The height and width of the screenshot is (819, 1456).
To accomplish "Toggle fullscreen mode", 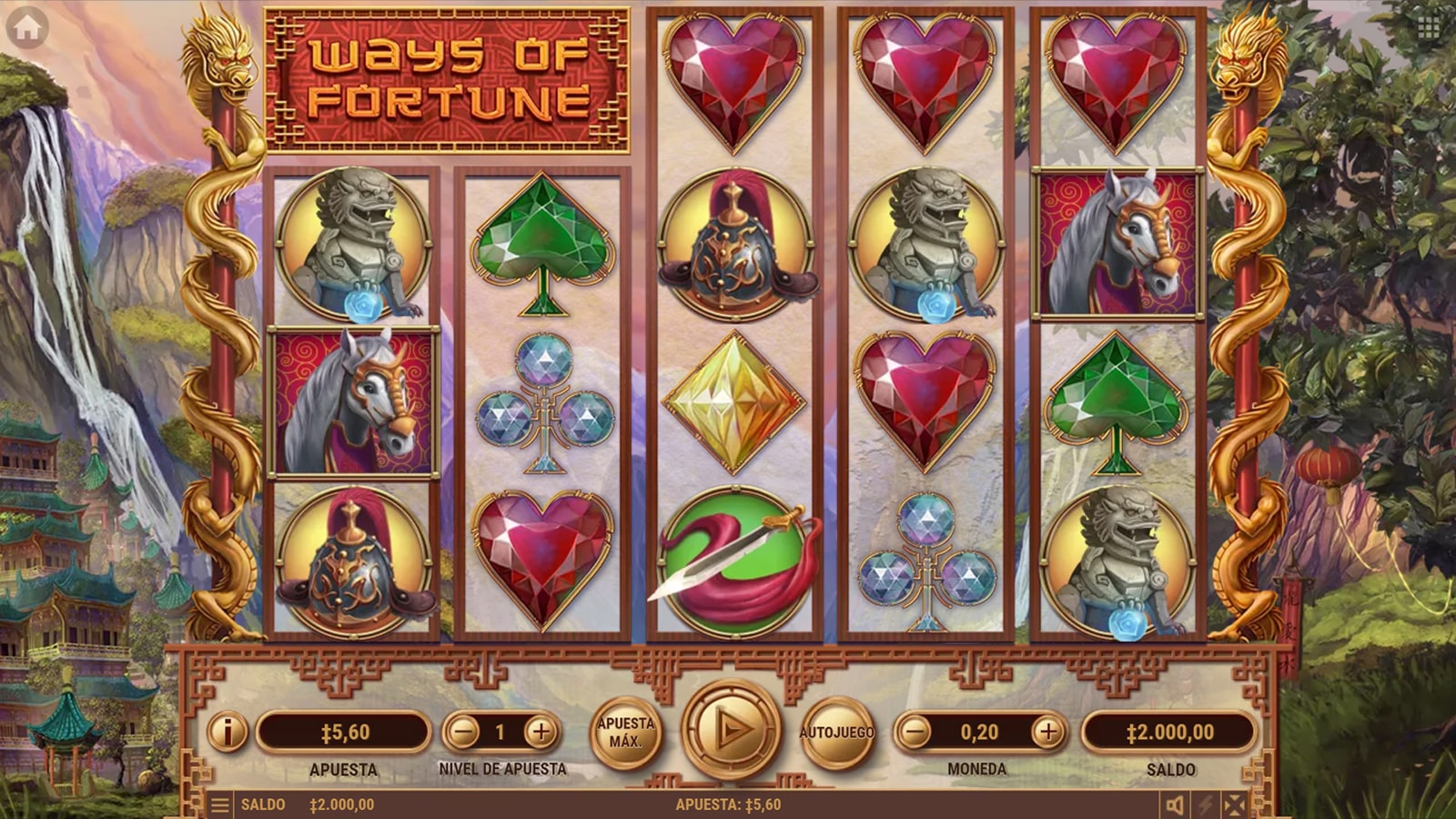I will [x=1235, y=805].
